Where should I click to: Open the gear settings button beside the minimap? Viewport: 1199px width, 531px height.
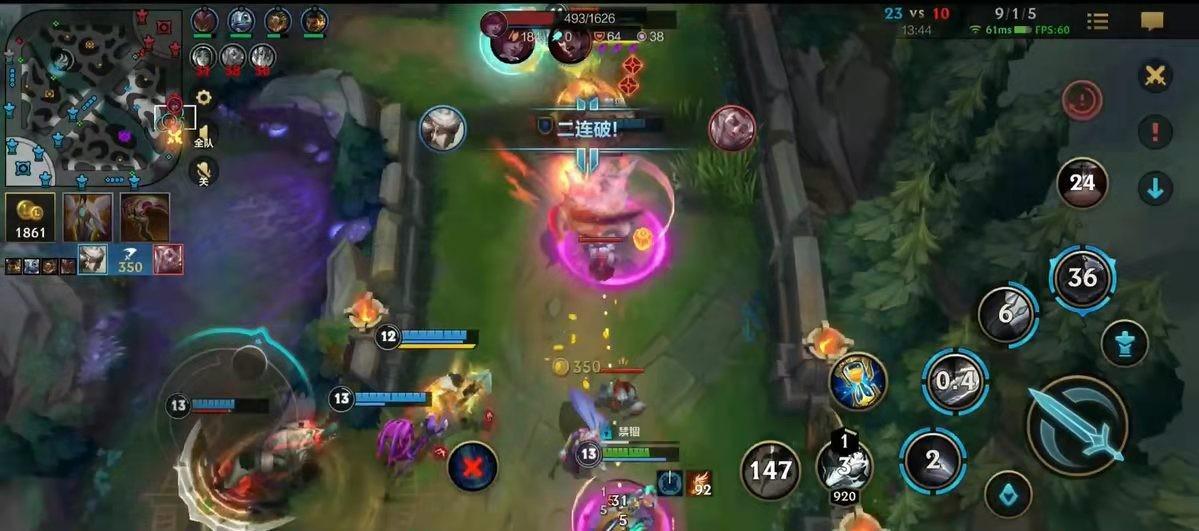[204, 98]
